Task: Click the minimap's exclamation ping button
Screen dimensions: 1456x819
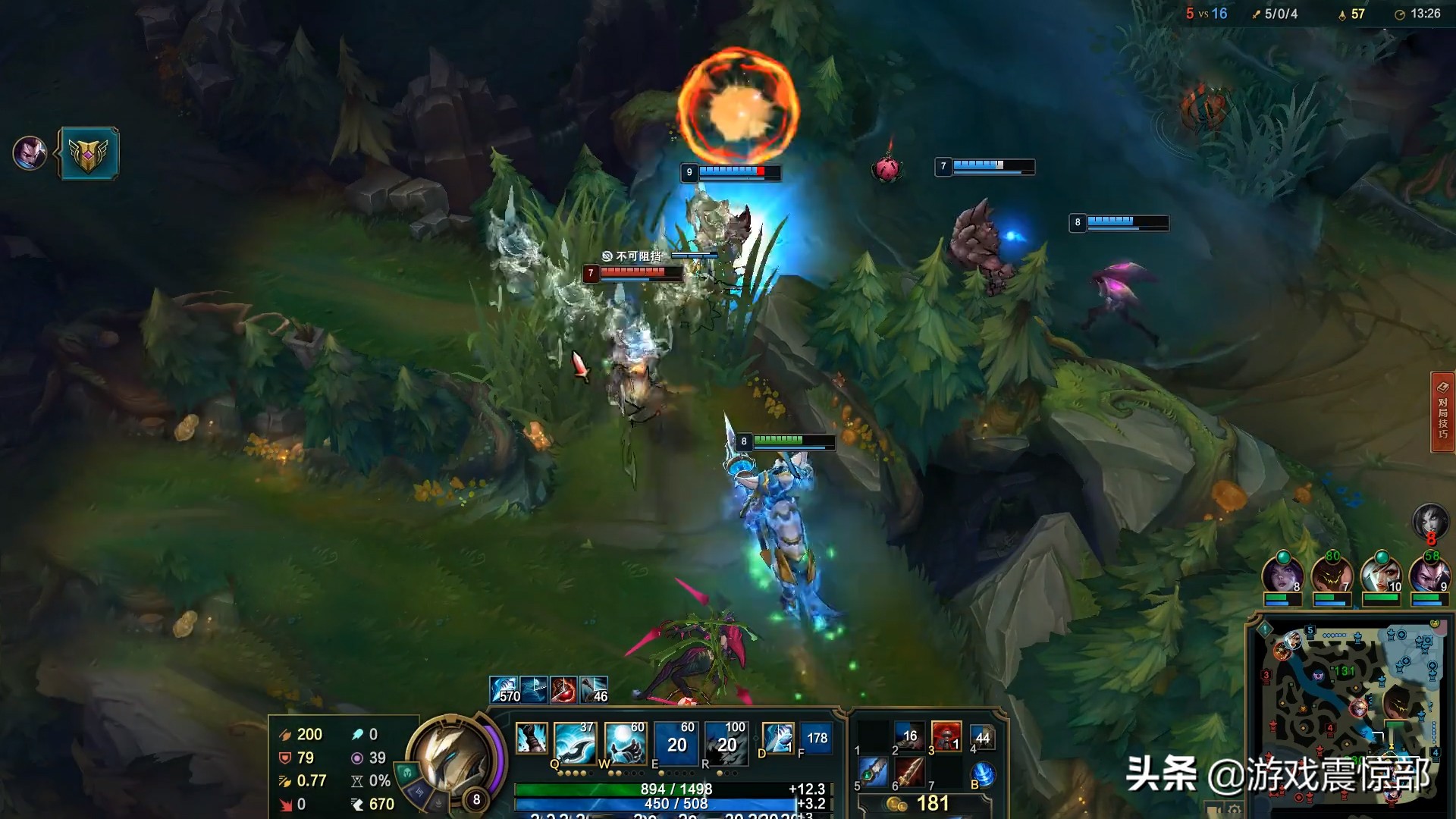Action: (x=1264, y=629)
